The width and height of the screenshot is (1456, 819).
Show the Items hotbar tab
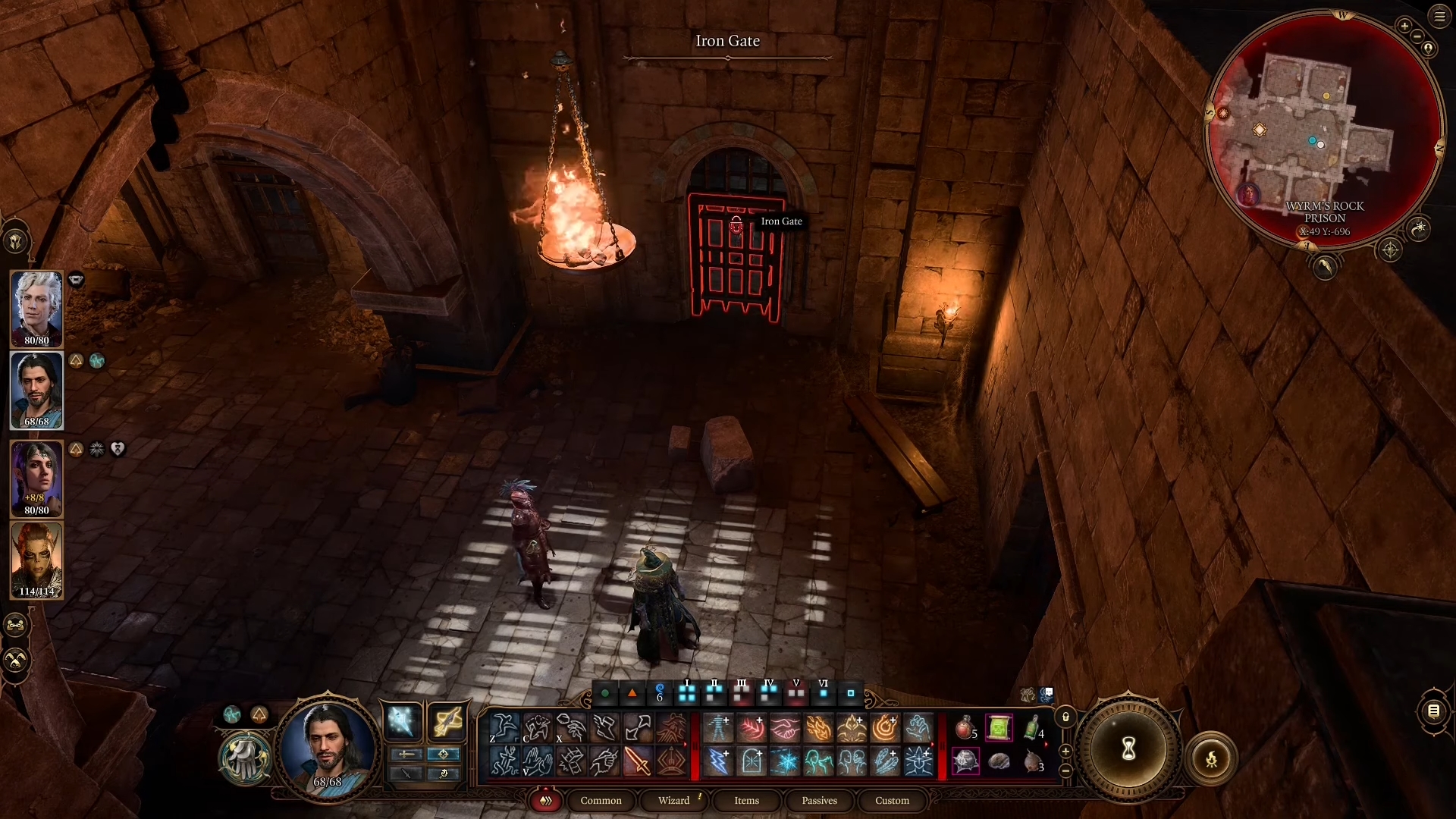click(746, 801)
